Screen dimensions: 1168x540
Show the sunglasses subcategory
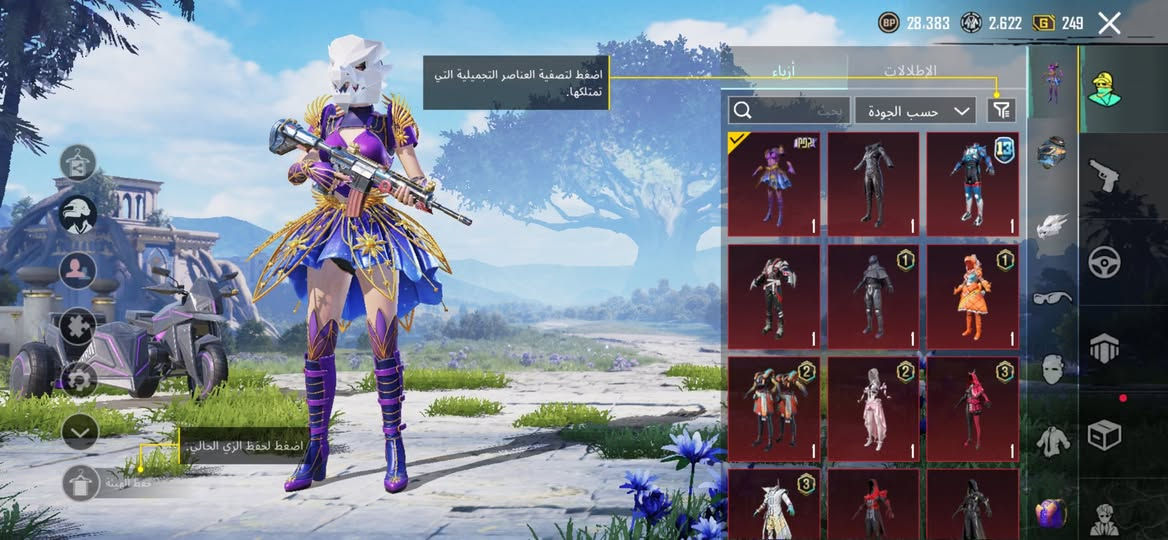[x=1052, y=297]
